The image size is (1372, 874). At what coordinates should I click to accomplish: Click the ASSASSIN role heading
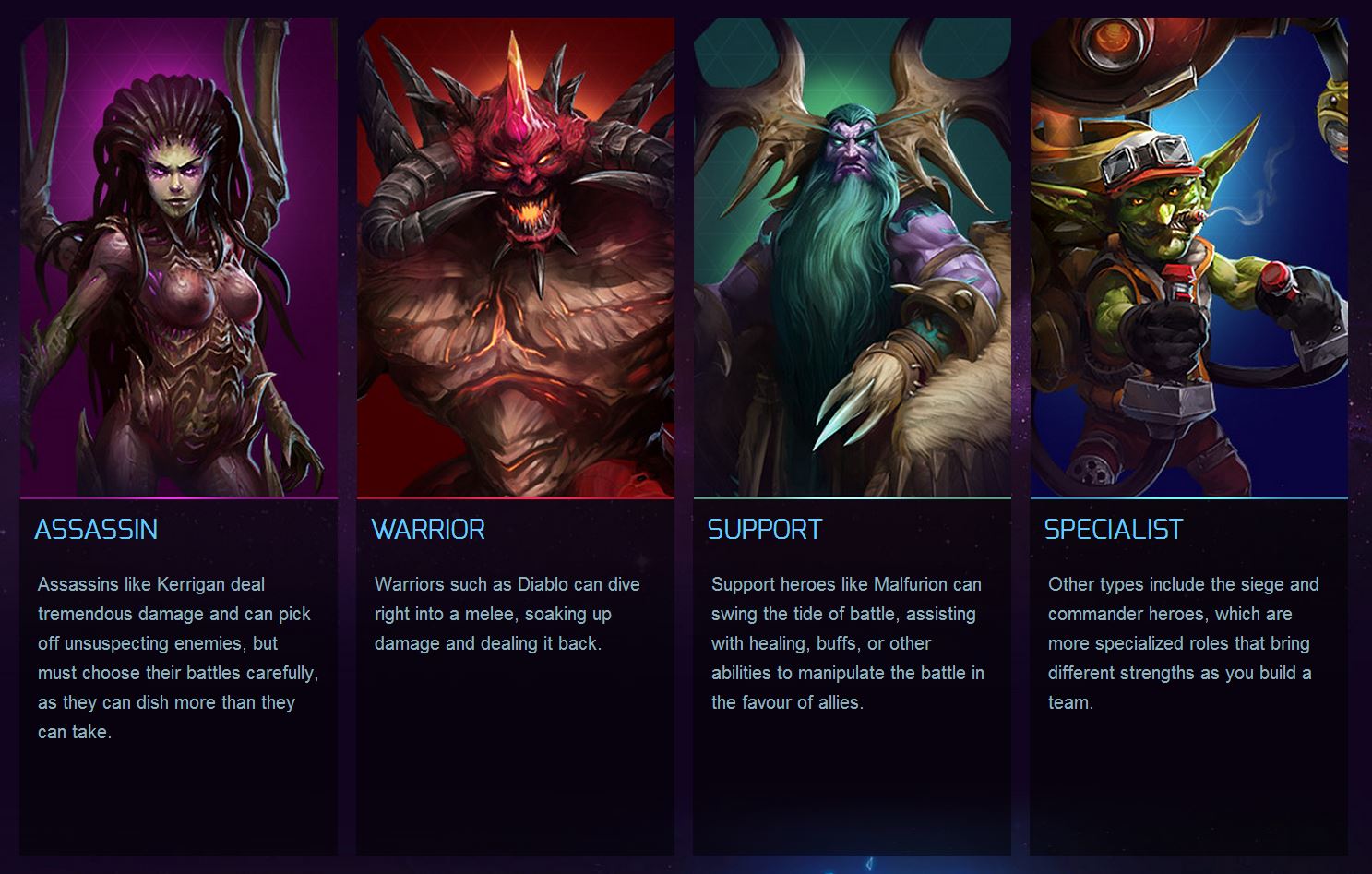96,529
